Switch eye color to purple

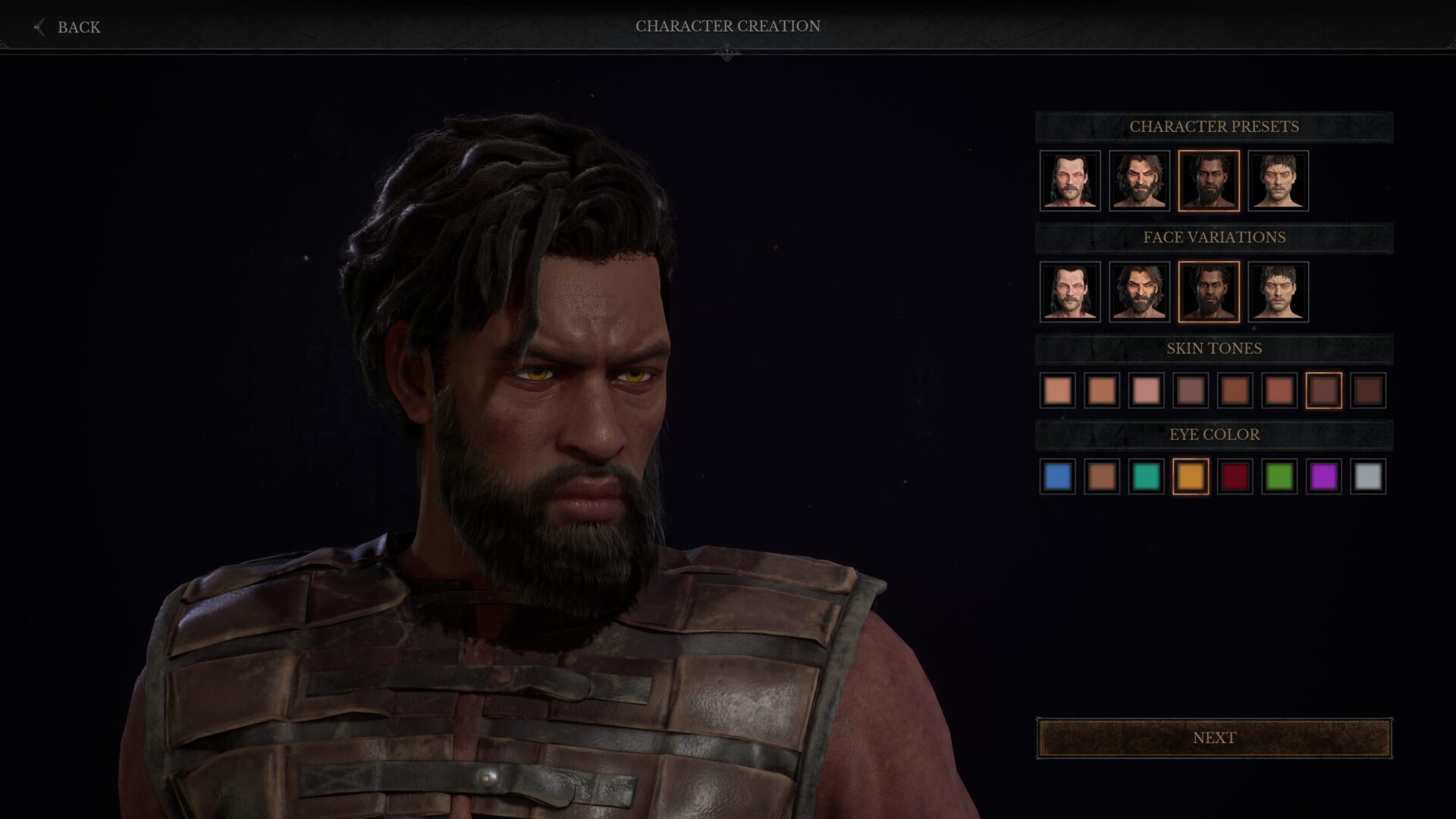[x=1323, y=477]
